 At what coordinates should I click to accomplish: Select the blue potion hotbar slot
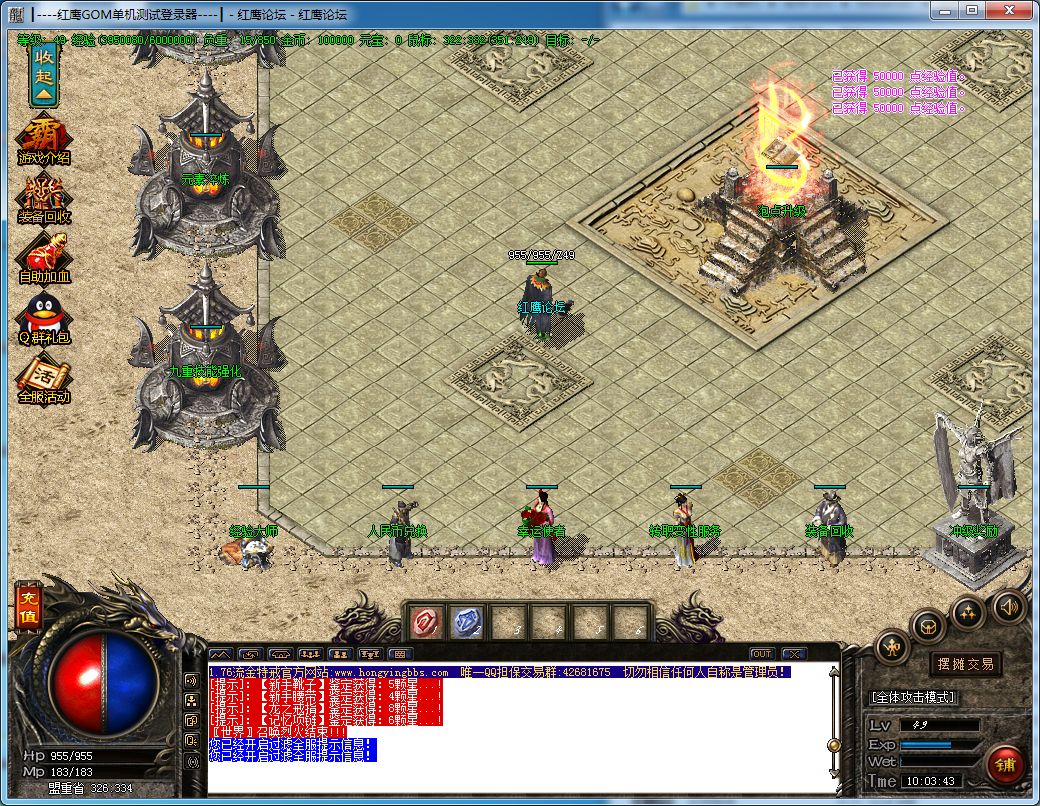466,622
